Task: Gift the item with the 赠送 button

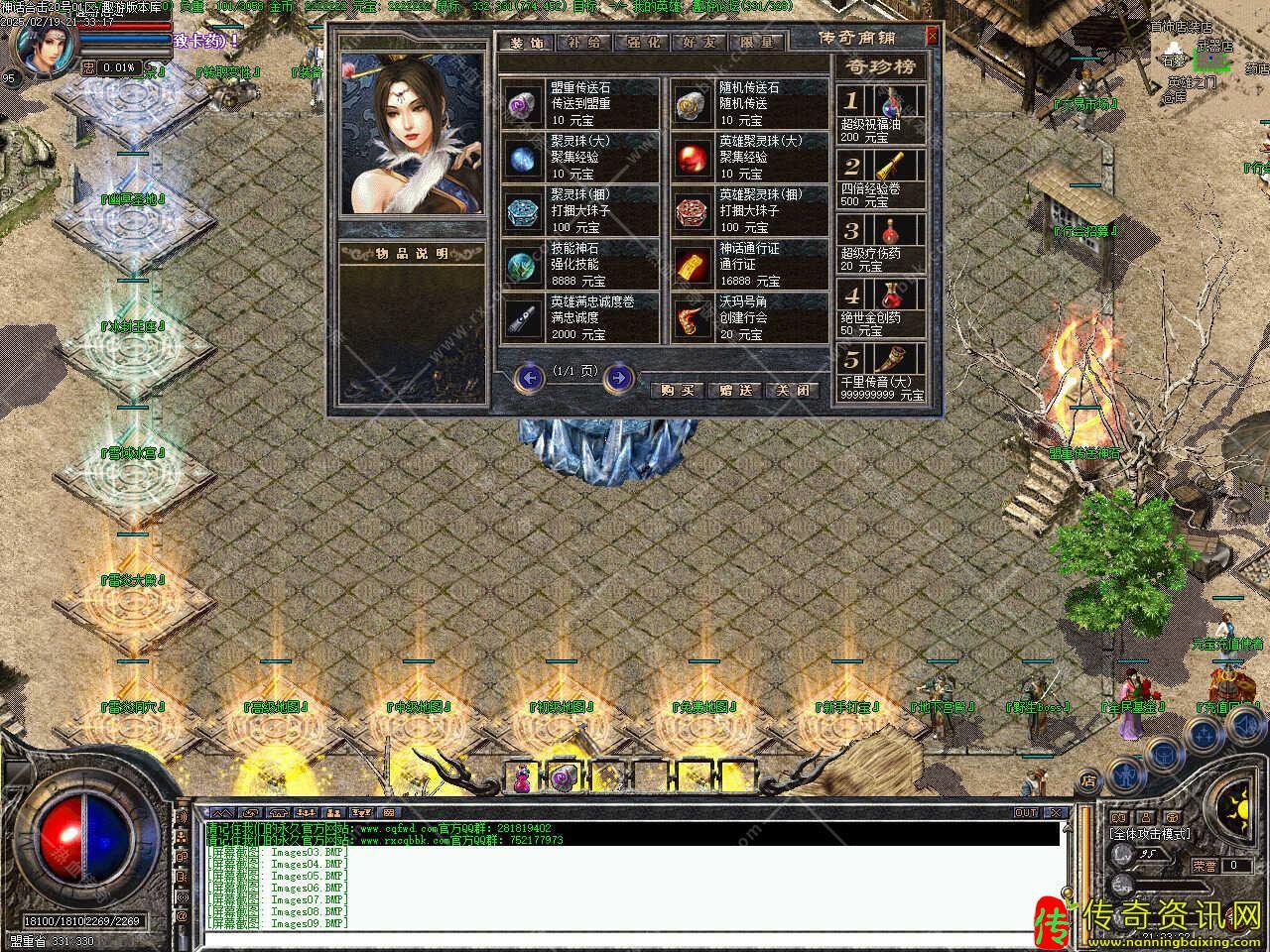Action: tap(735, 390)
